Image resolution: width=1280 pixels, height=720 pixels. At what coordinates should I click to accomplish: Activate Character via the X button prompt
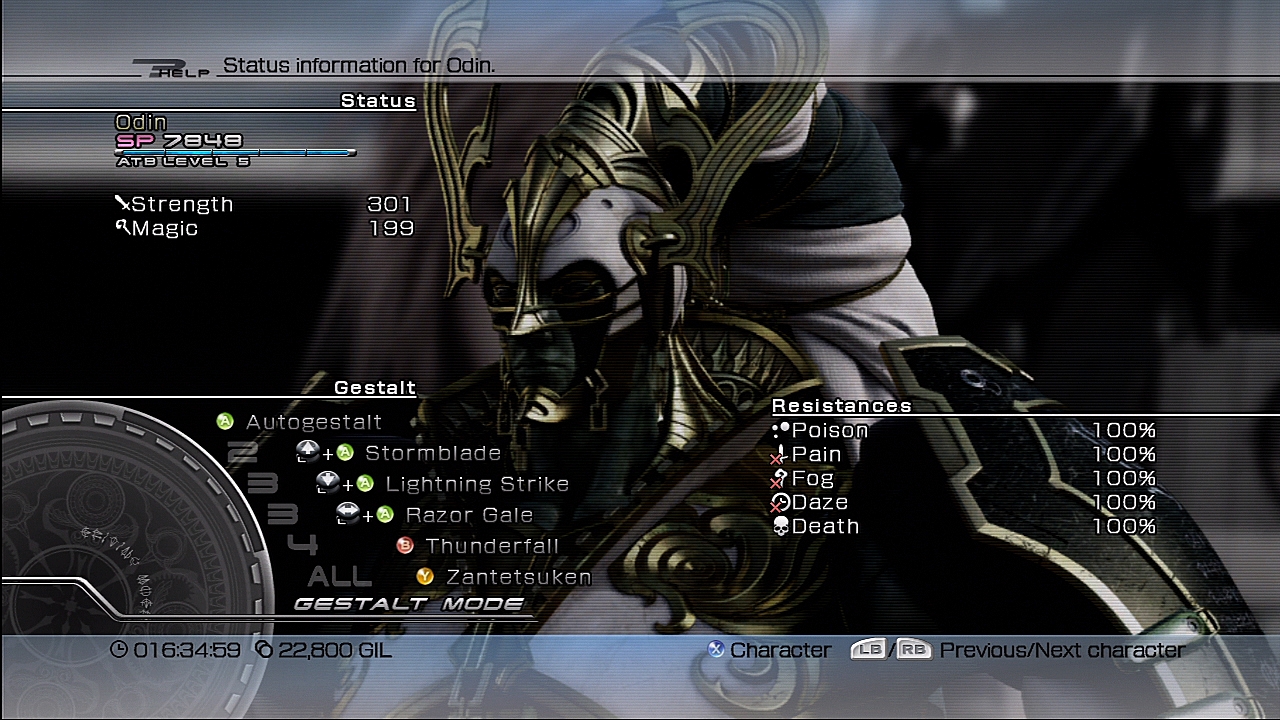(x=716, y=650)
